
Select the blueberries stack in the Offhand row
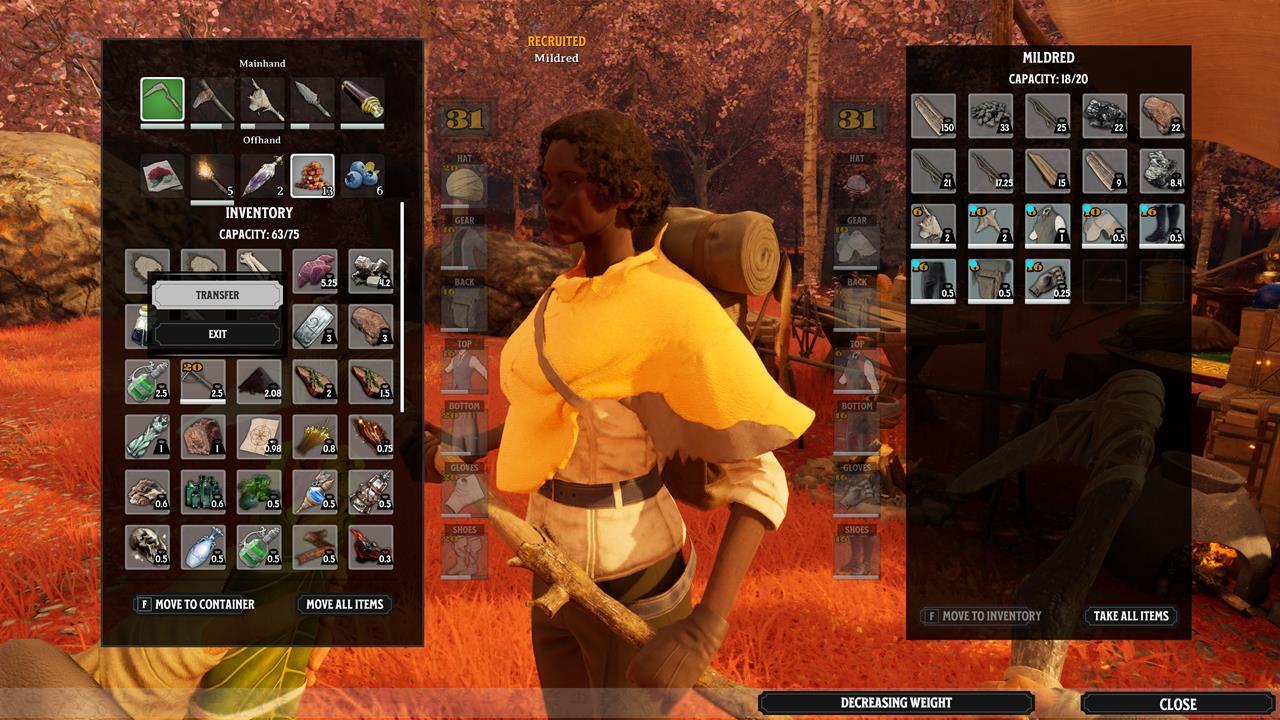coord(362,173)
